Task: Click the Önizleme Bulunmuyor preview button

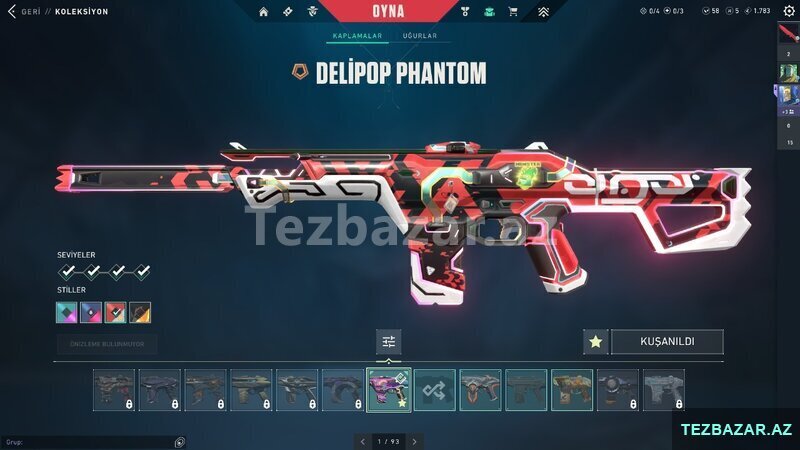Action: click(x=107, y=344)
